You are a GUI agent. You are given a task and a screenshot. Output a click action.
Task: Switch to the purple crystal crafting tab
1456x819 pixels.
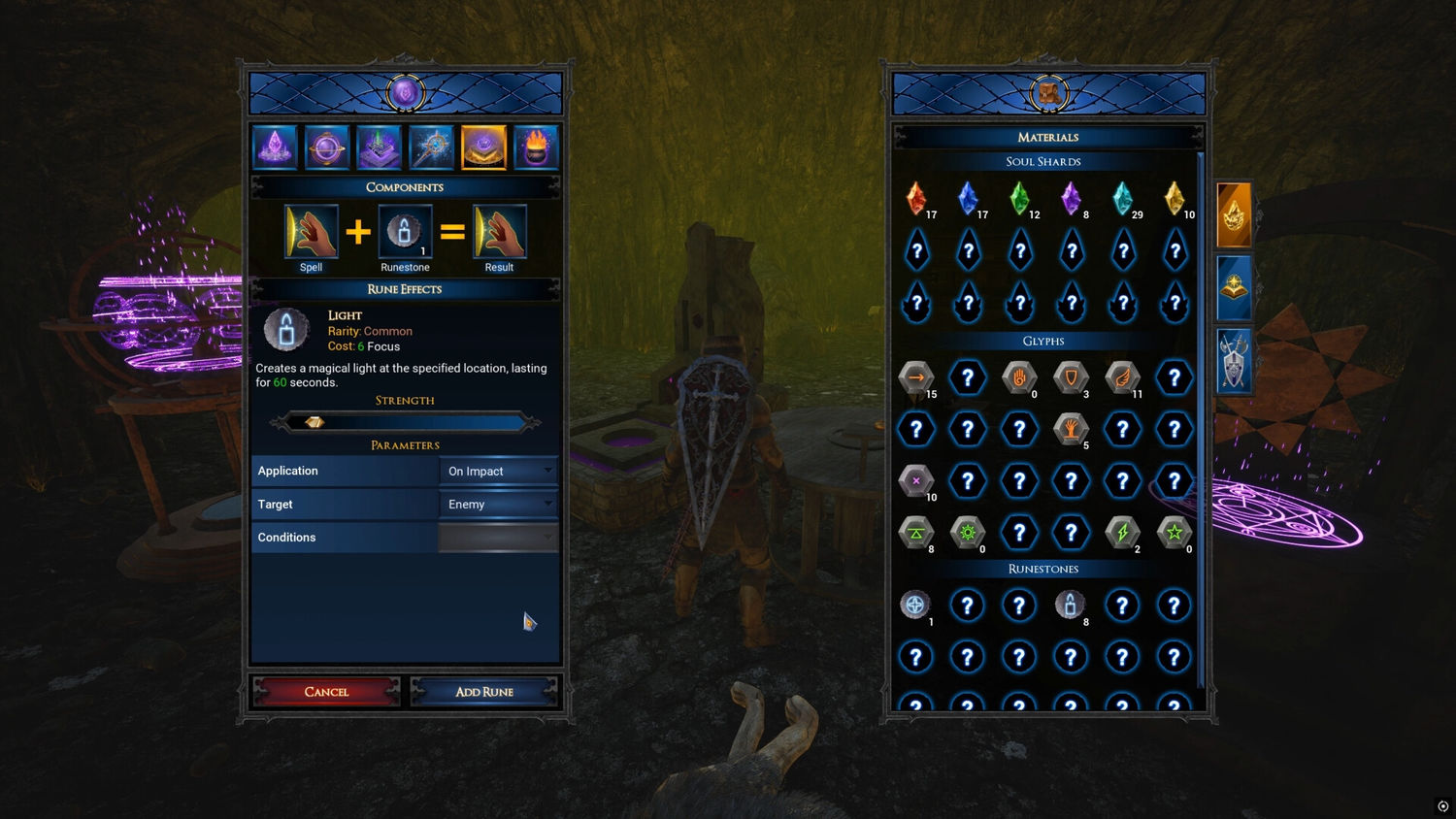tap(275, 147)
